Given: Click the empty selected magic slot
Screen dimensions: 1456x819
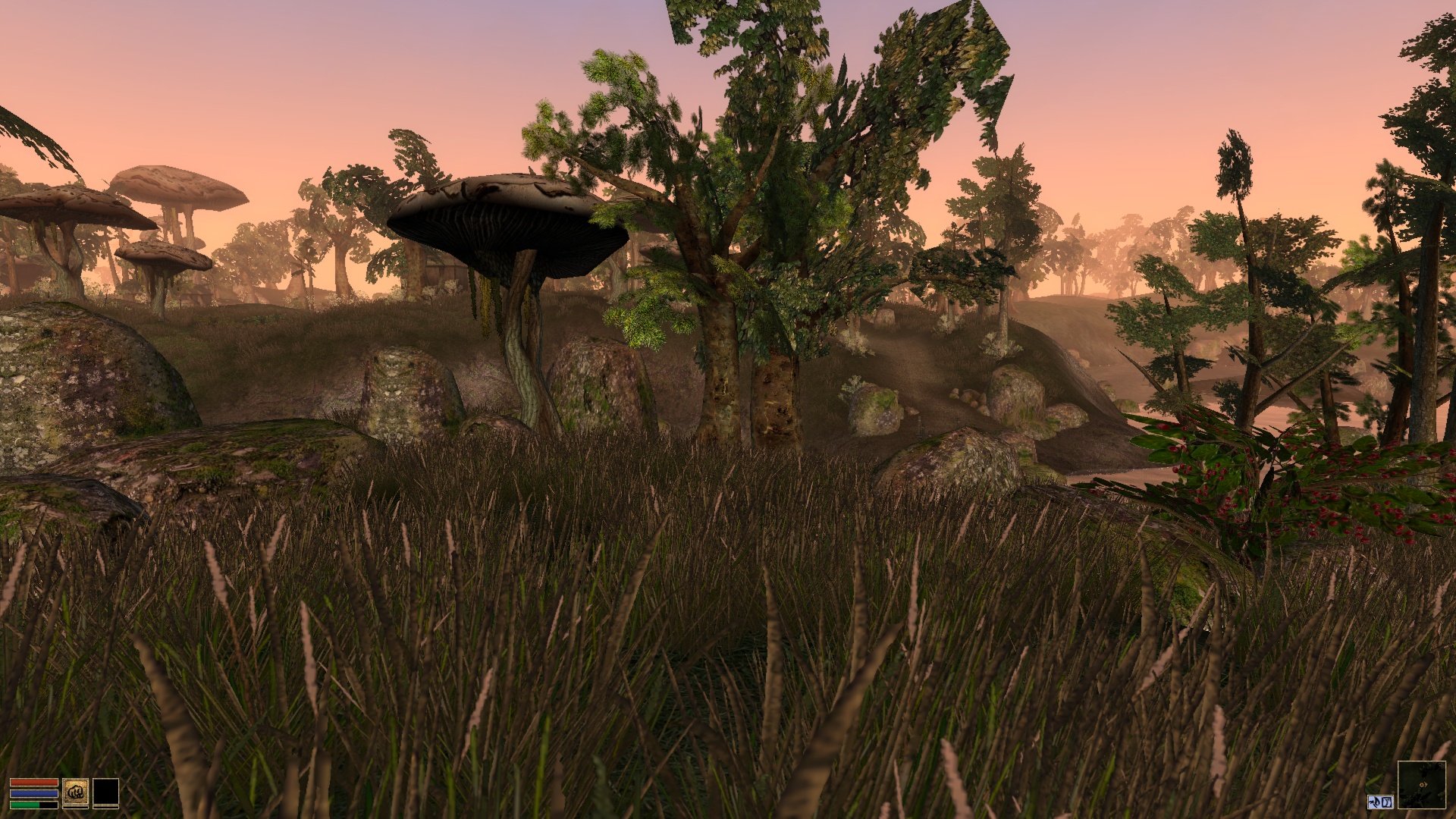Looking at the screenshot, I should [105, 793].
